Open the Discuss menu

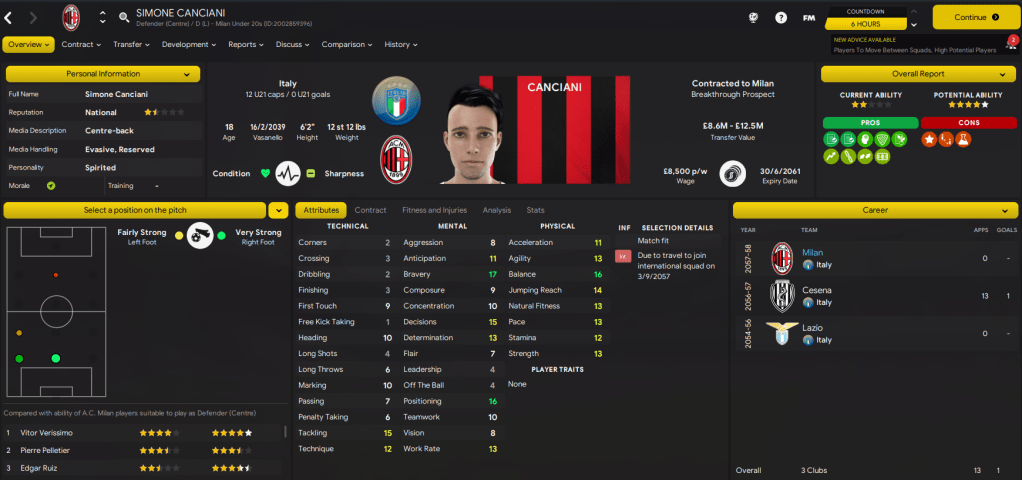[x=293, y=44]
